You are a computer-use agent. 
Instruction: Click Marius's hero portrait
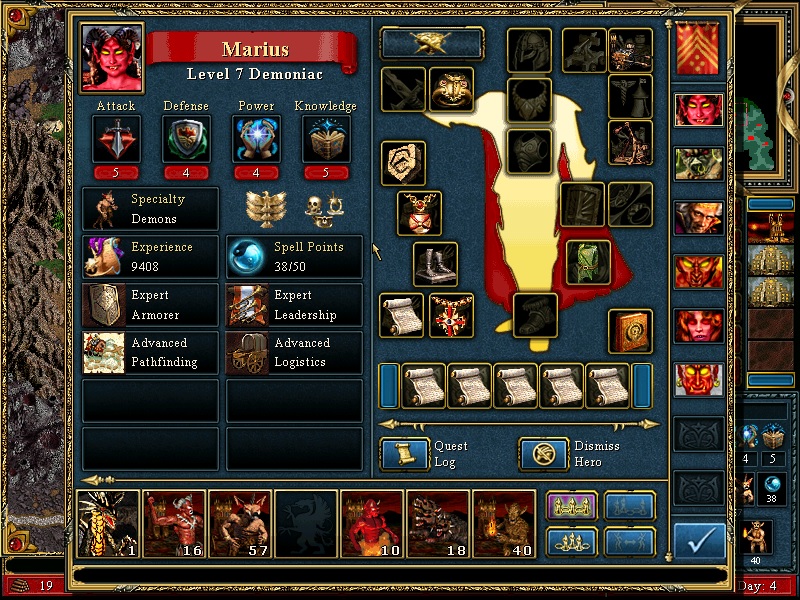pyautogui.click(x=111, y=57)
